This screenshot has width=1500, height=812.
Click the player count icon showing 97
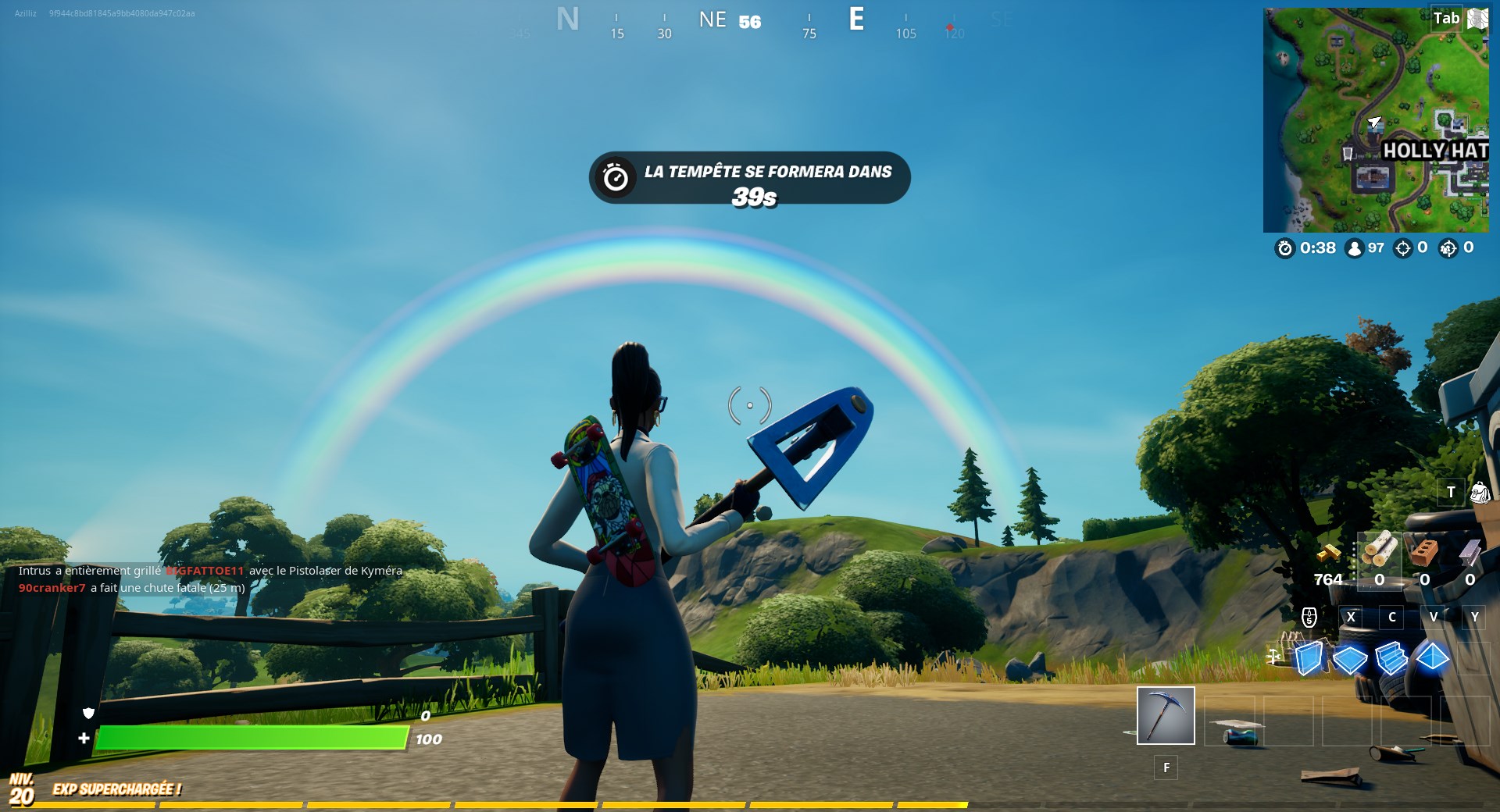1353,248
